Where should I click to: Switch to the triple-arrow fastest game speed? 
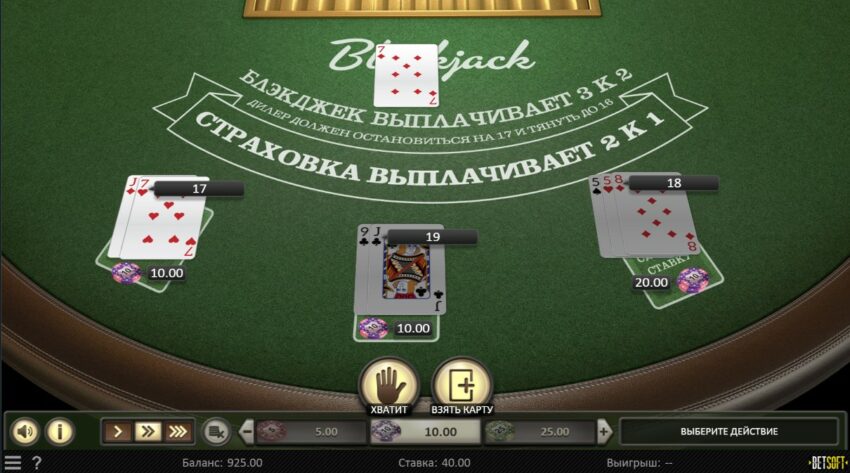click(177, 432)
